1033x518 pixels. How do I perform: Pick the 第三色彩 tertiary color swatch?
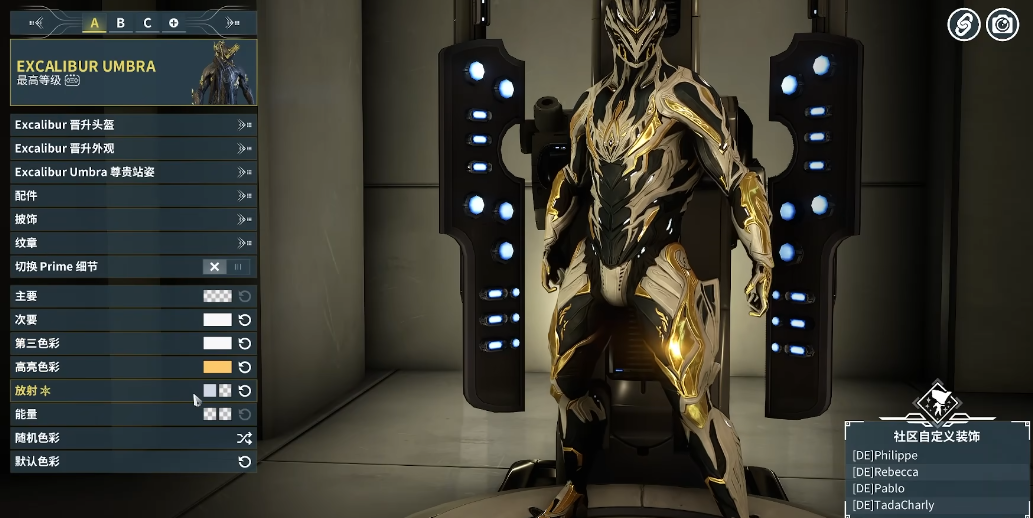tap(217, 343)
